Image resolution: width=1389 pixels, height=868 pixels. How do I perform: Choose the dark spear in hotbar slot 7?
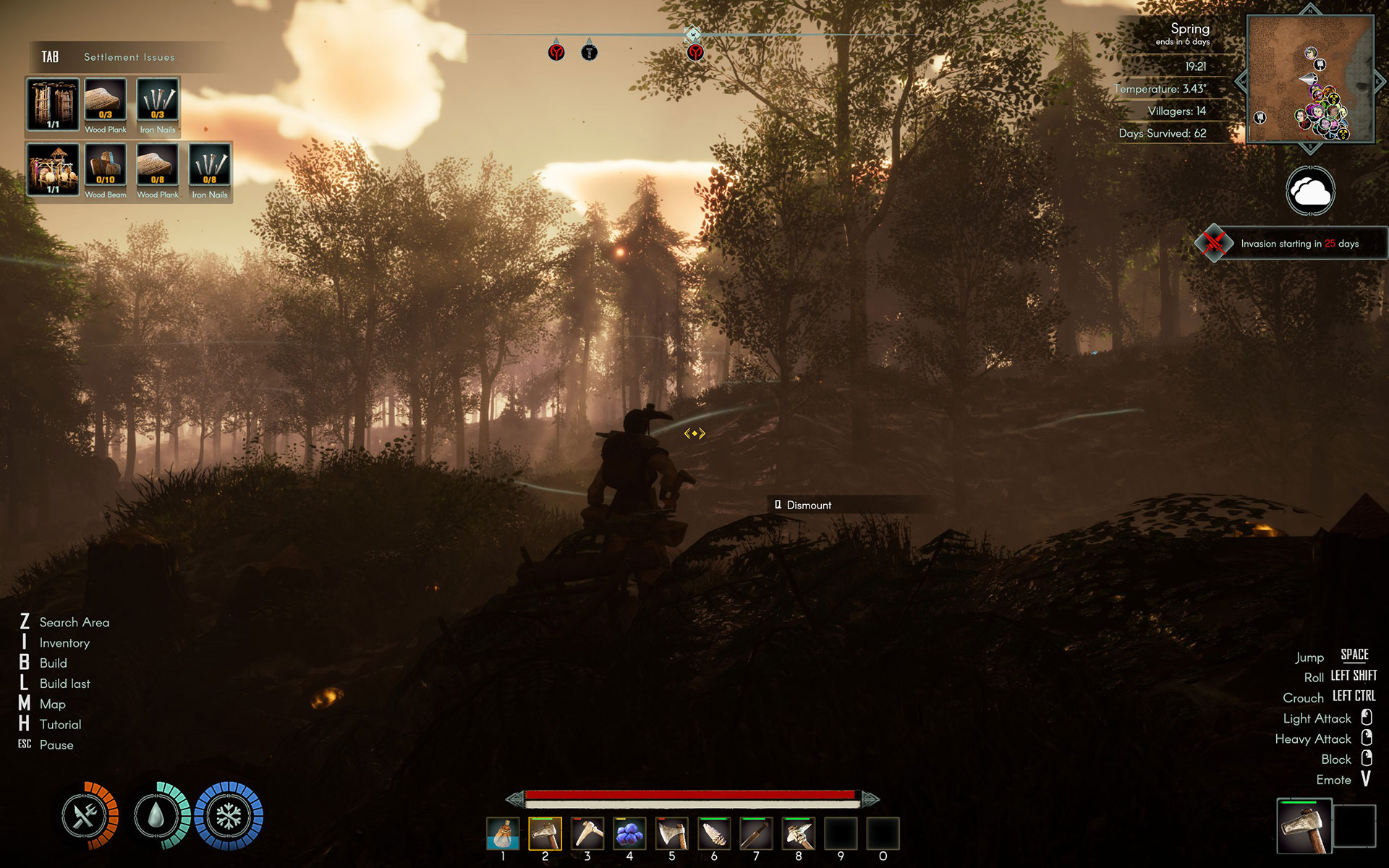pyautogui.click(x=756, y=834)
